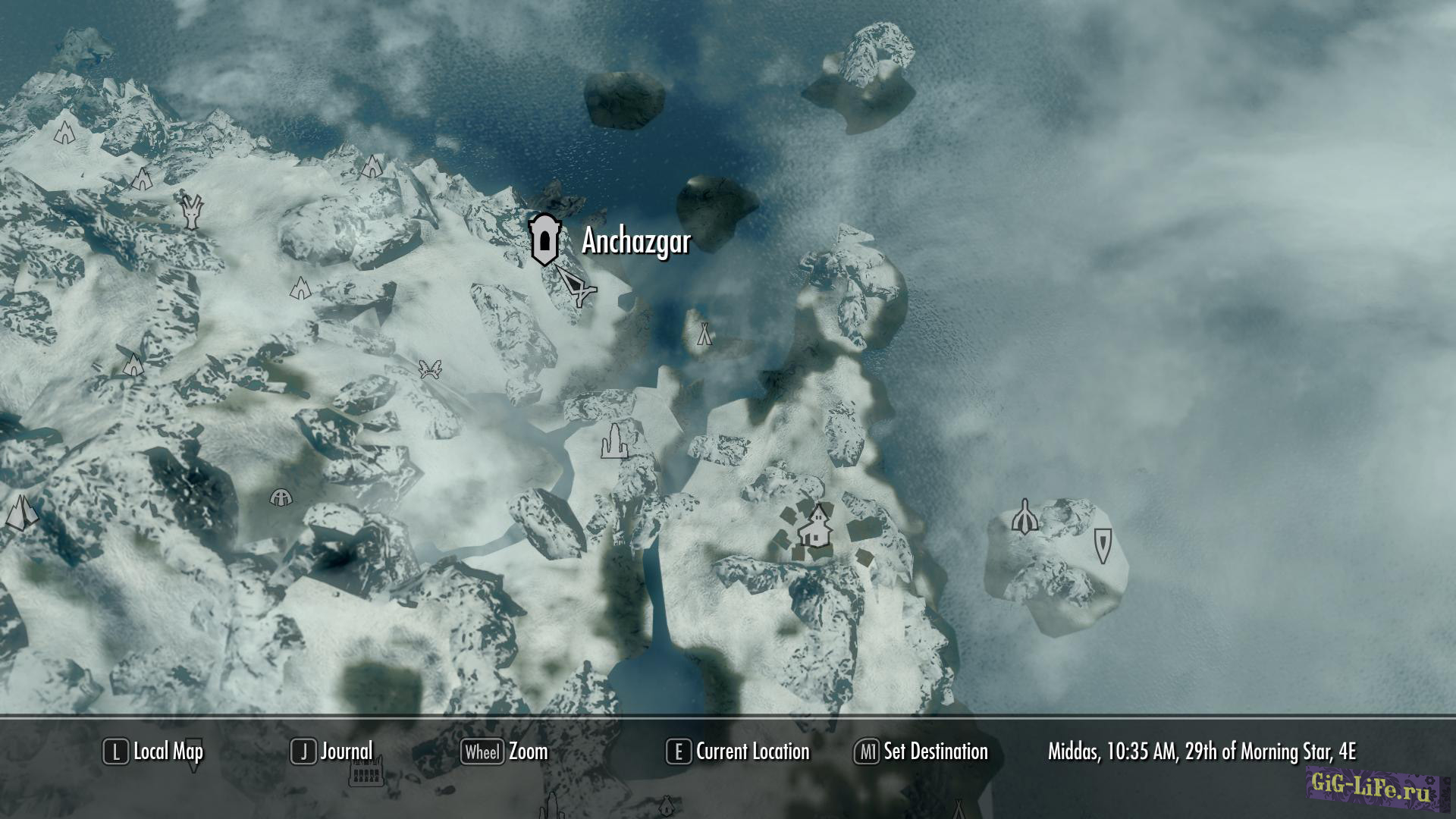Select the house-shaped town marker
This screenshot has width=1456, height=819.
[815, 526]
